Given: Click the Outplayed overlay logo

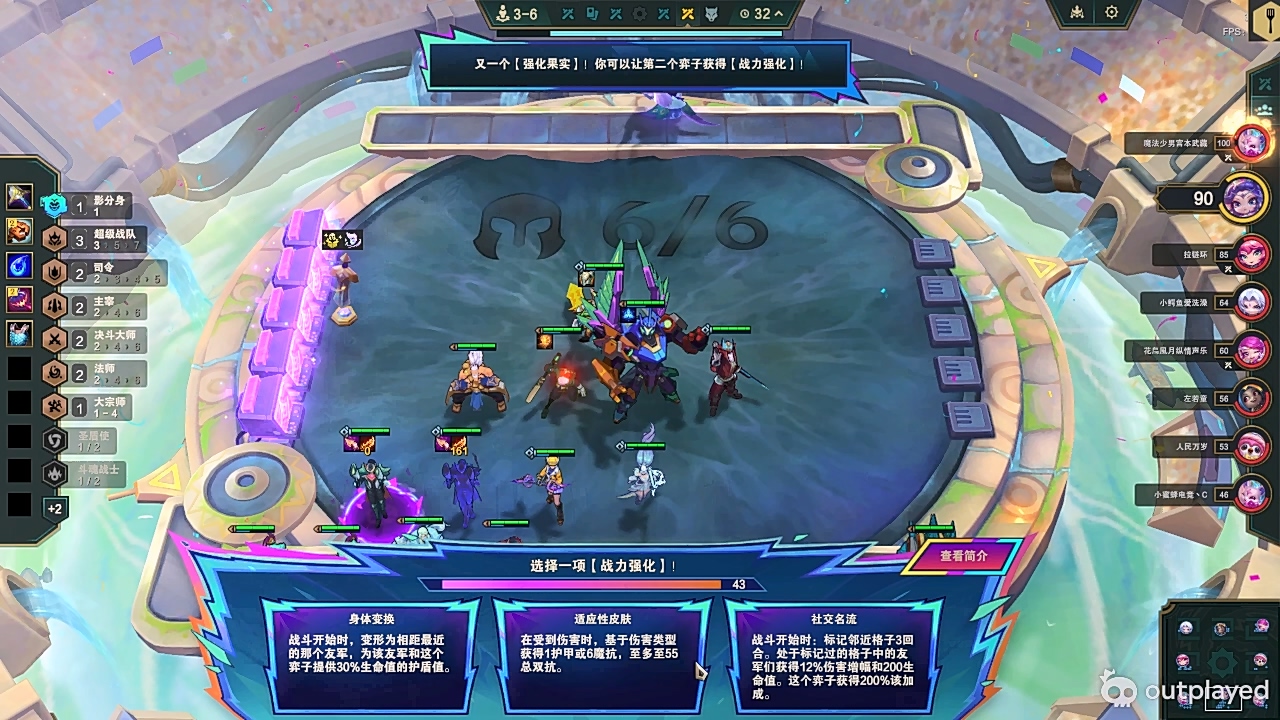Looking at the screenshot, I should pos(1185,690).
